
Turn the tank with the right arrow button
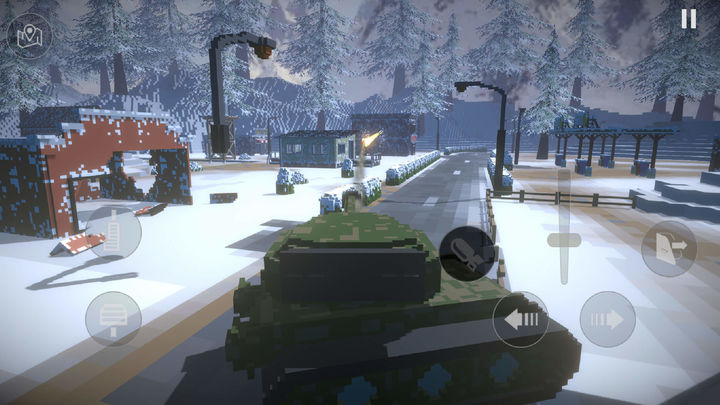[x=608, y=319]
